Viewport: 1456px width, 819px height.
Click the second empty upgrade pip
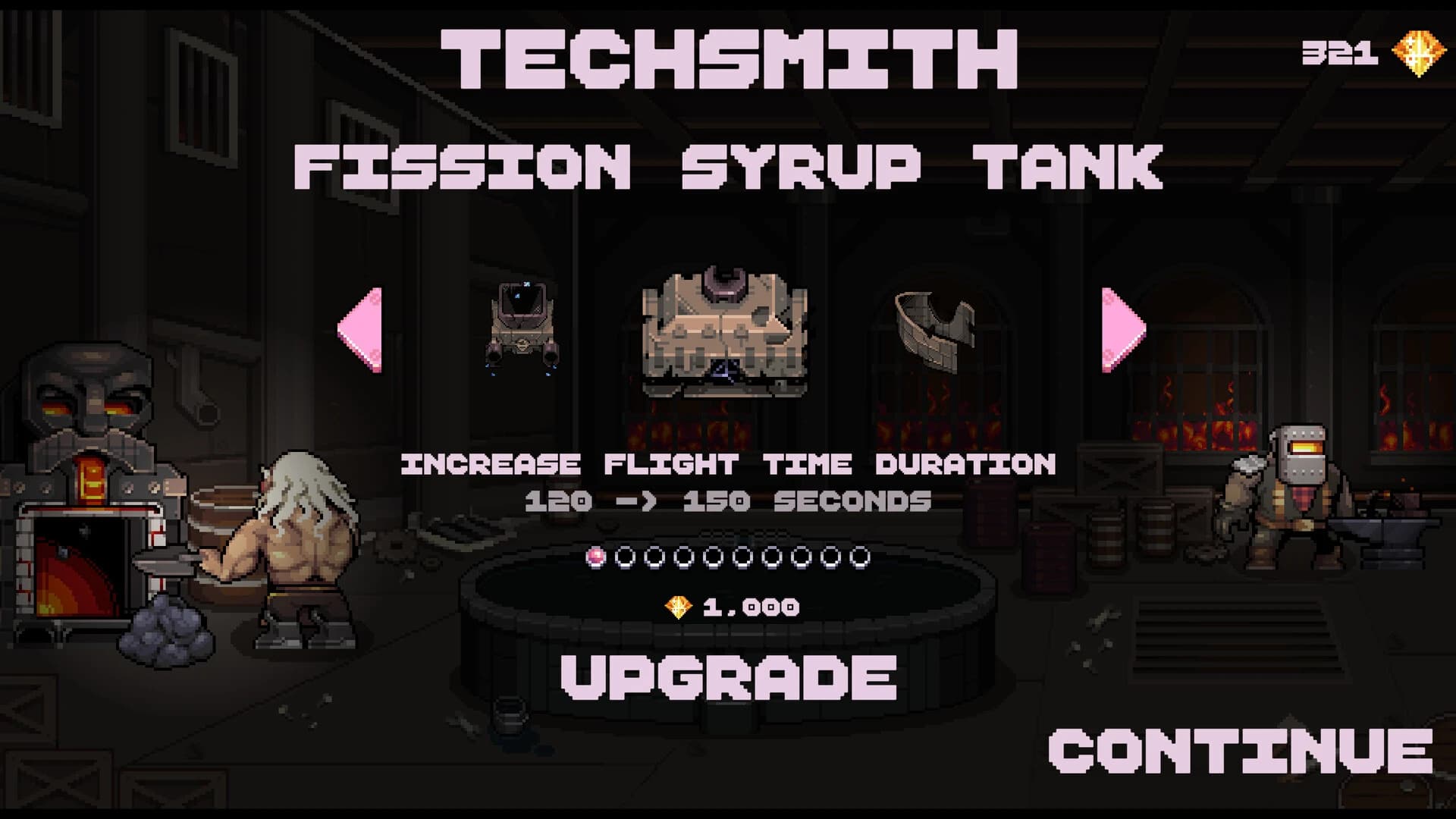click(x=625, y=556)
